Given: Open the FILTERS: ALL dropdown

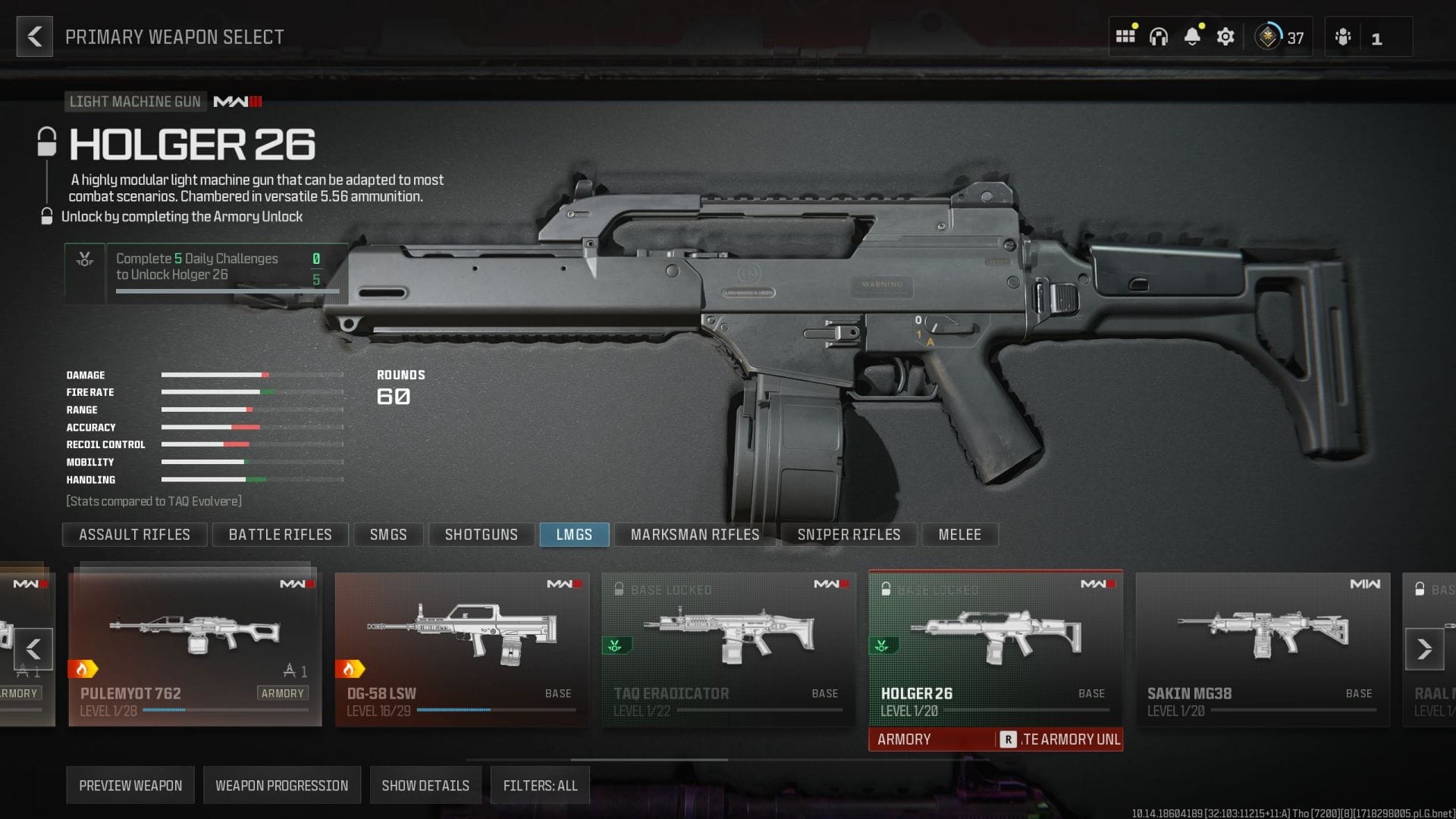Looking at the screenshot, I should click(x=540, y=785).
